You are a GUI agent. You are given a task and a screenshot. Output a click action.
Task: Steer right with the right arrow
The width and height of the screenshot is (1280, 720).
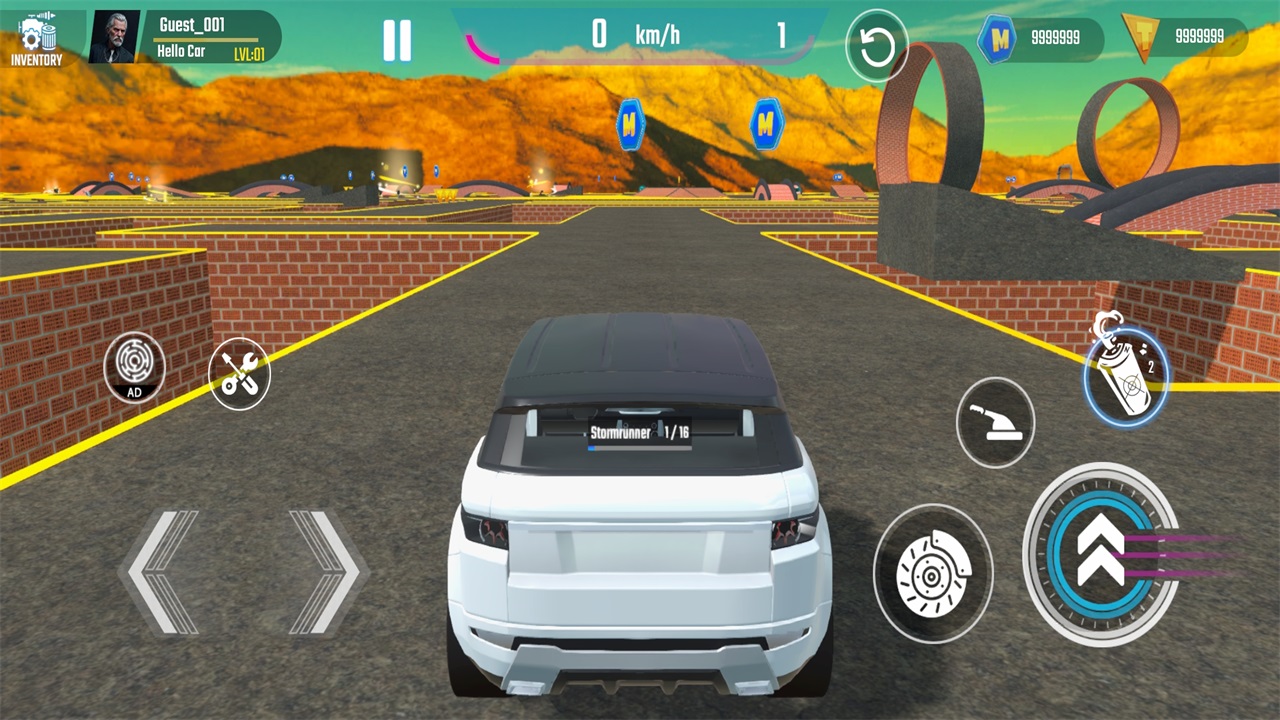(323, 572)
